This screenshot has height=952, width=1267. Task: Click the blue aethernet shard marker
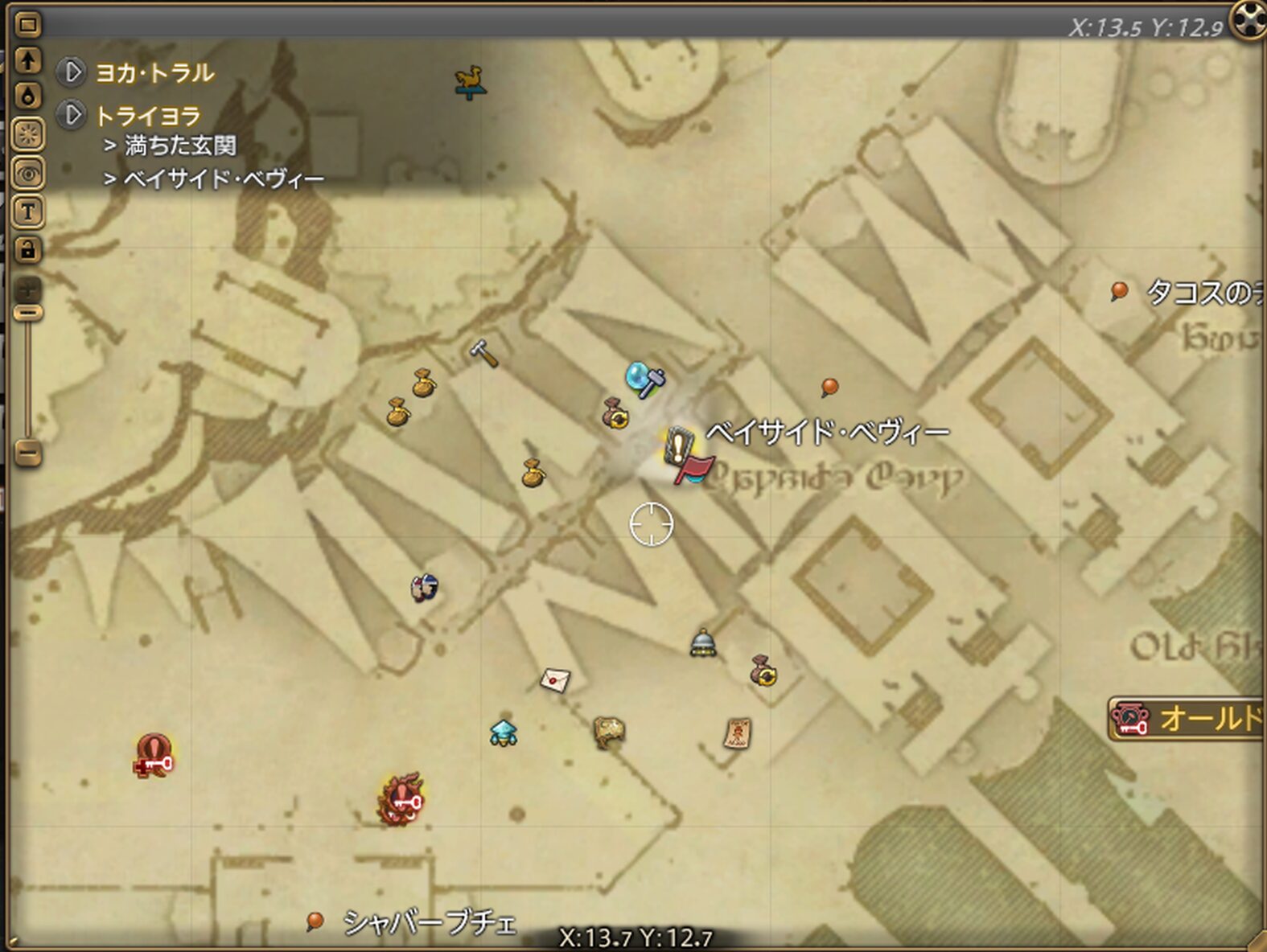point(504,732)
